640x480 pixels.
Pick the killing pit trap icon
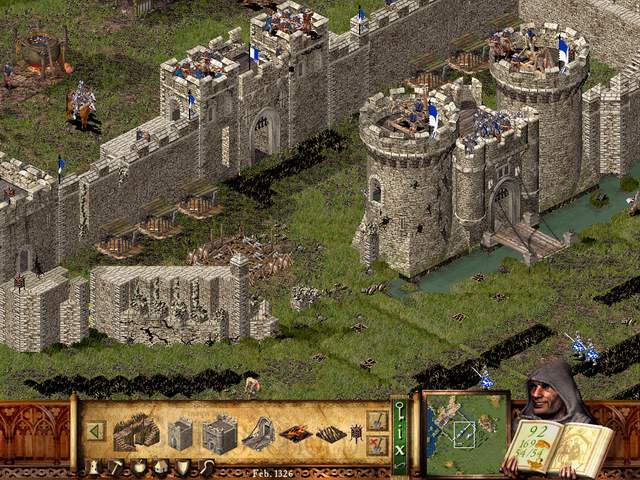click(330, 434)
